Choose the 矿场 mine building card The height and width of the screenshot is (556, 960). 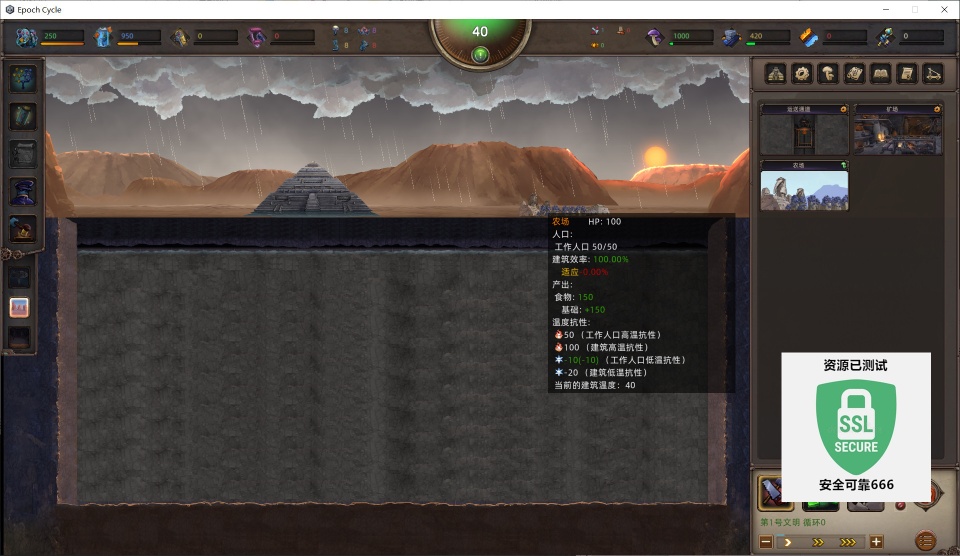pos(897,130)
